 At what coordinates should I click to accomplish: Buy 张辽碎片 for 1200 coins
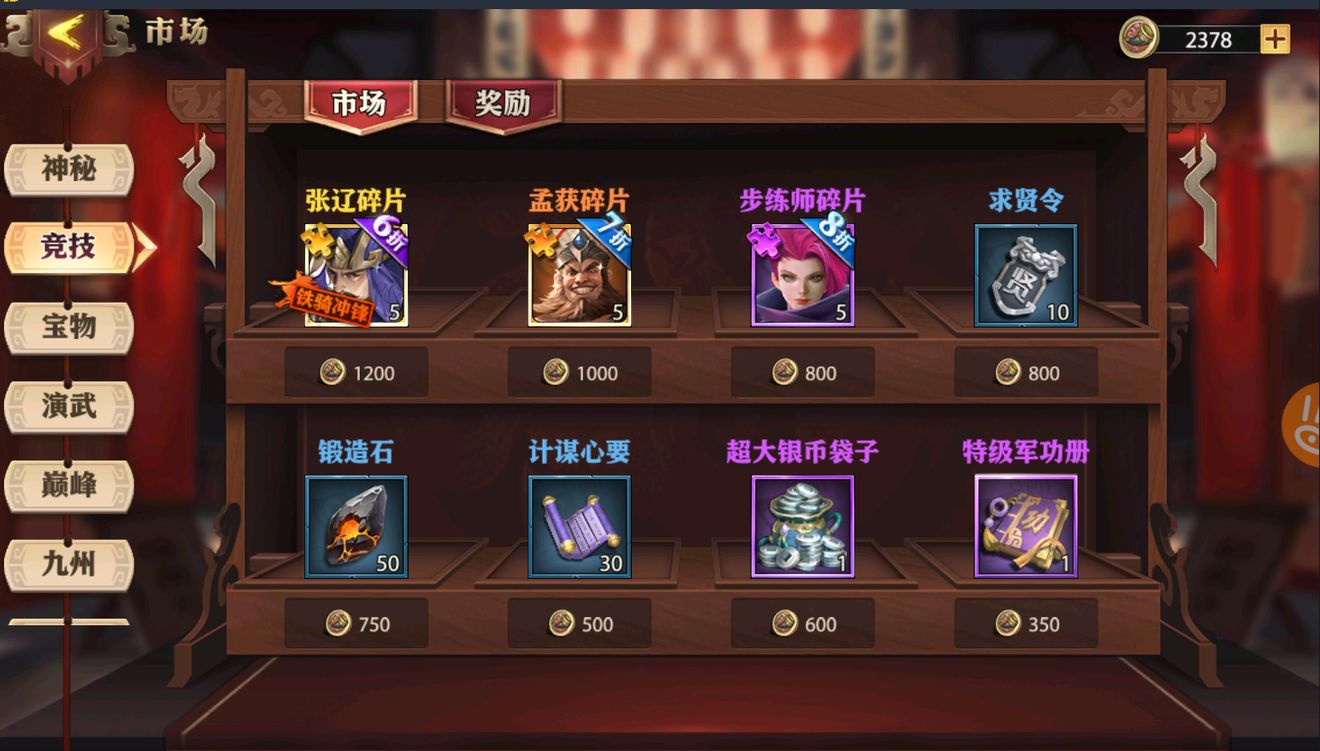pyautogui.click(x=355, y=371)
